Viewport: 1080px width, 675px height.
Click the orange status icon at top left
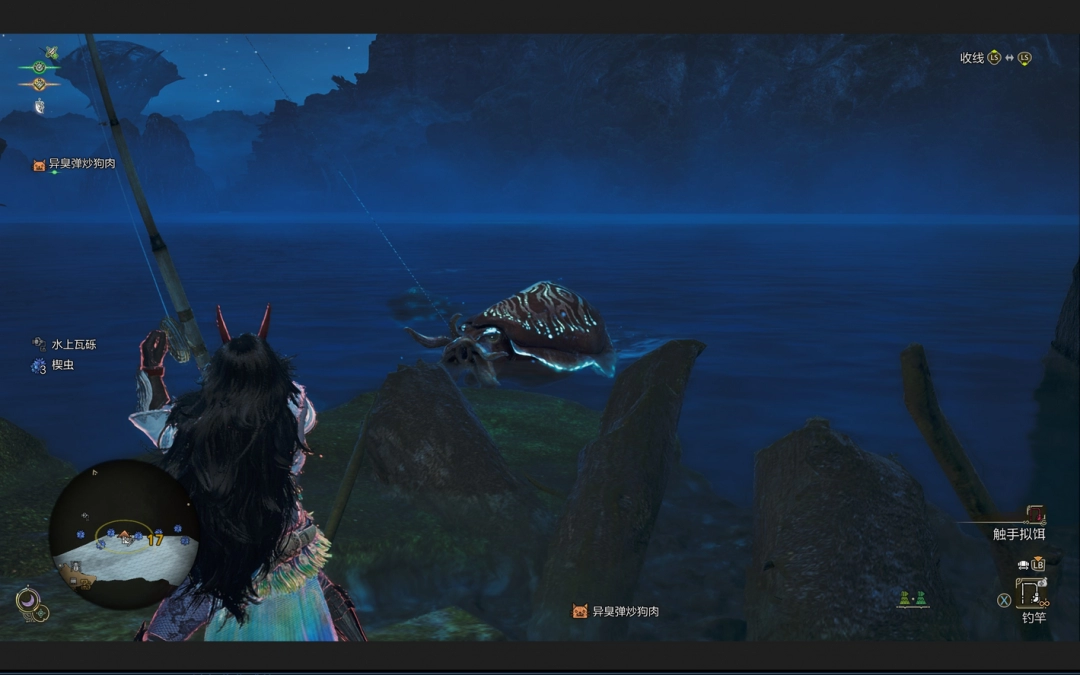point(39,84)
